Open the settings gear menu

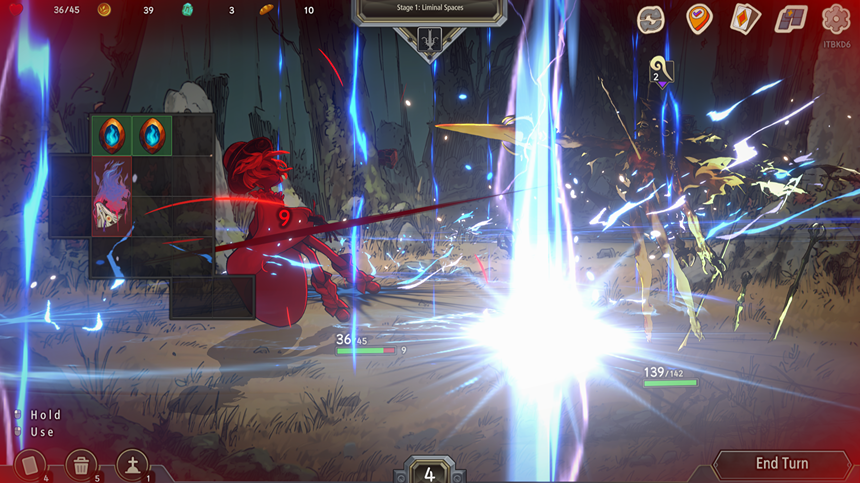coord(836,19)
